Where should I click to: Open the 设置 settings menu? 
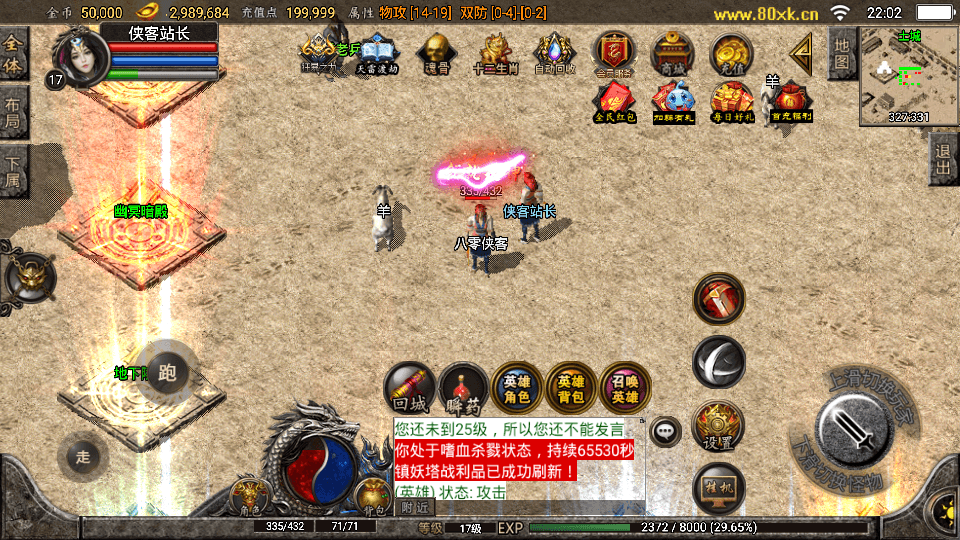click(x=718, y=425)
